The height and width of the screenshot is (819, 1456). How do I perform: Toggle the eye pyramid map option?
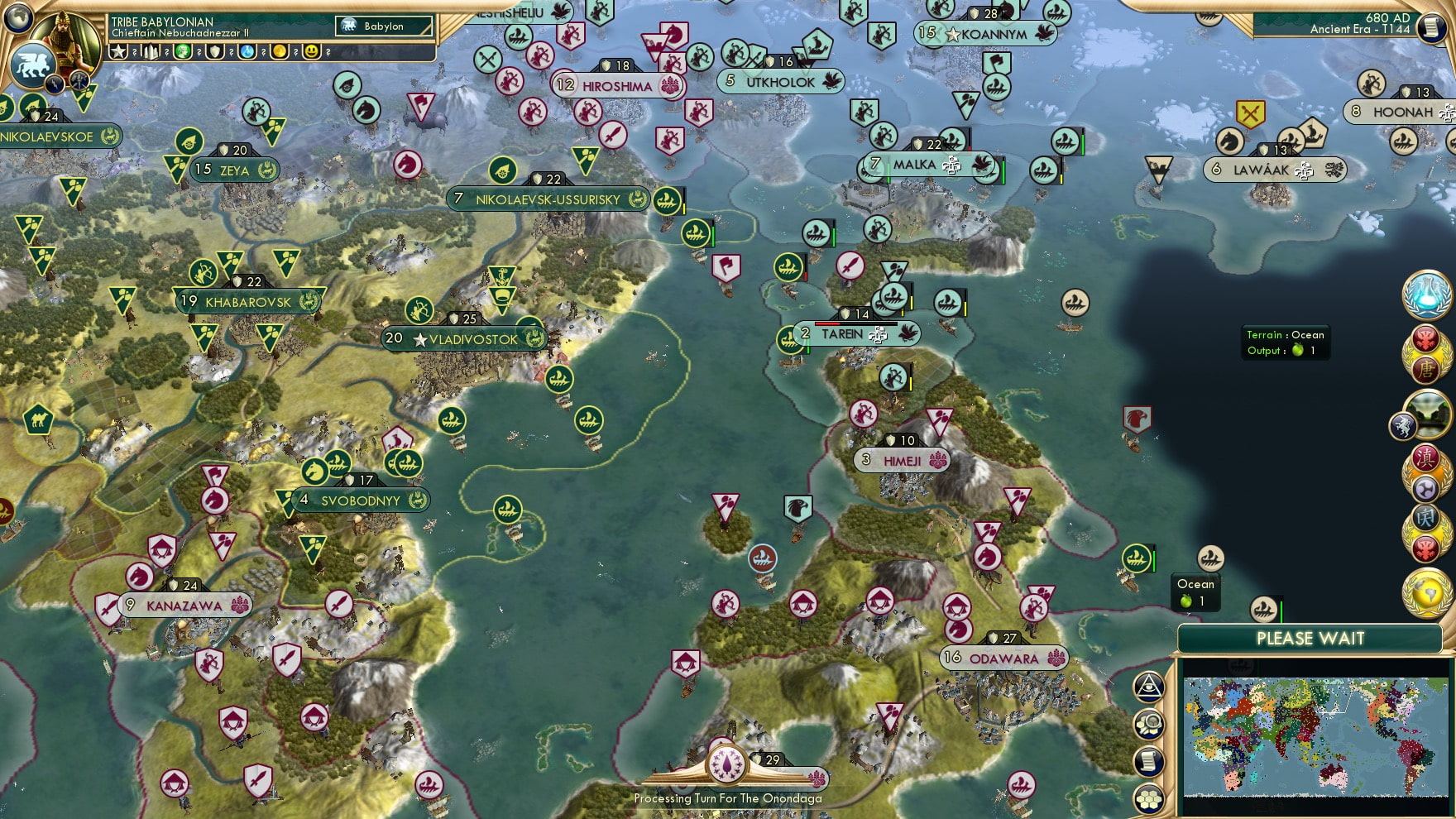tap(1149, 687)
